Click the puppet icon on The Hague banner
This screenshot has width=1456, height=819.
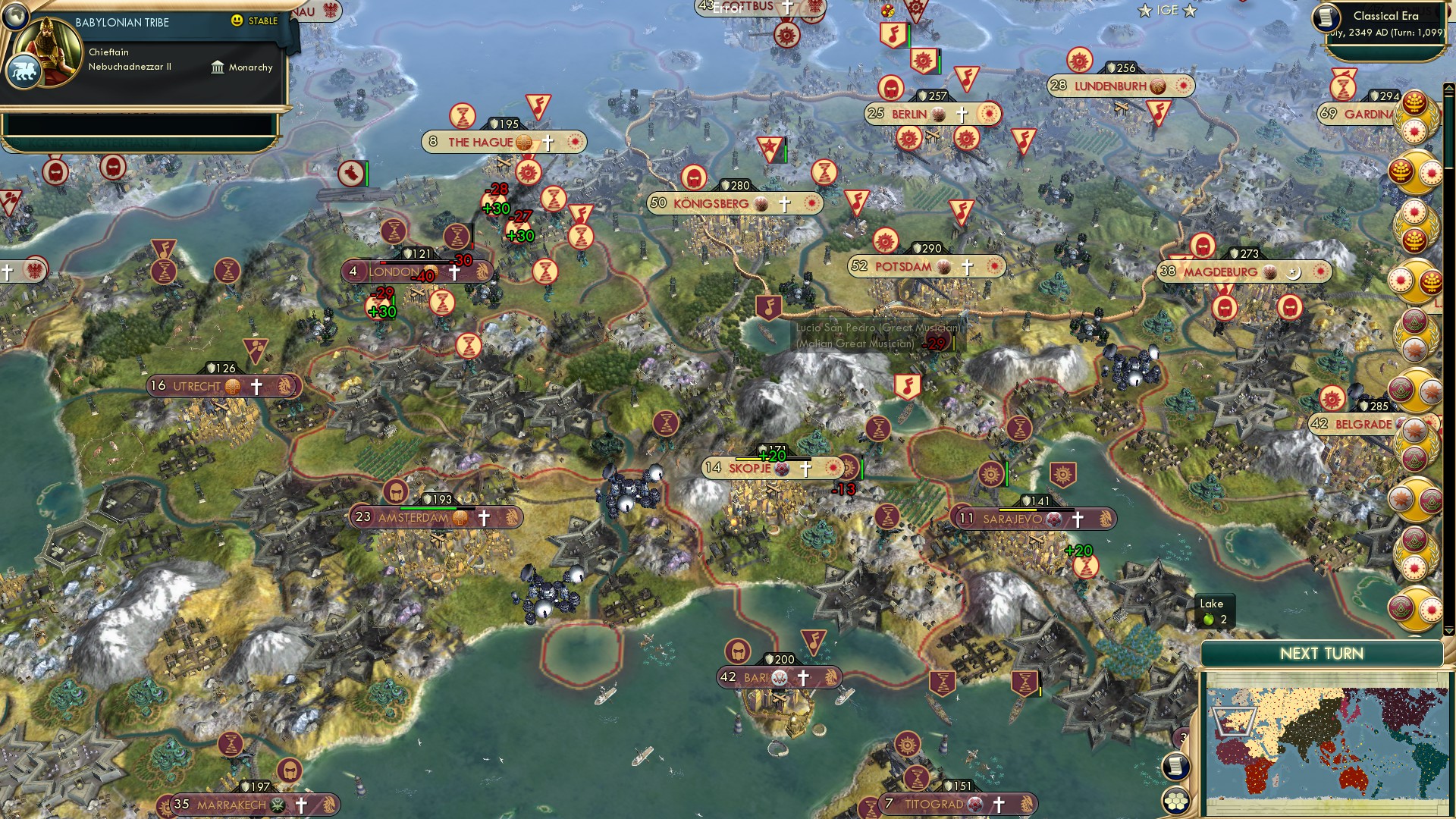[524, 143]
